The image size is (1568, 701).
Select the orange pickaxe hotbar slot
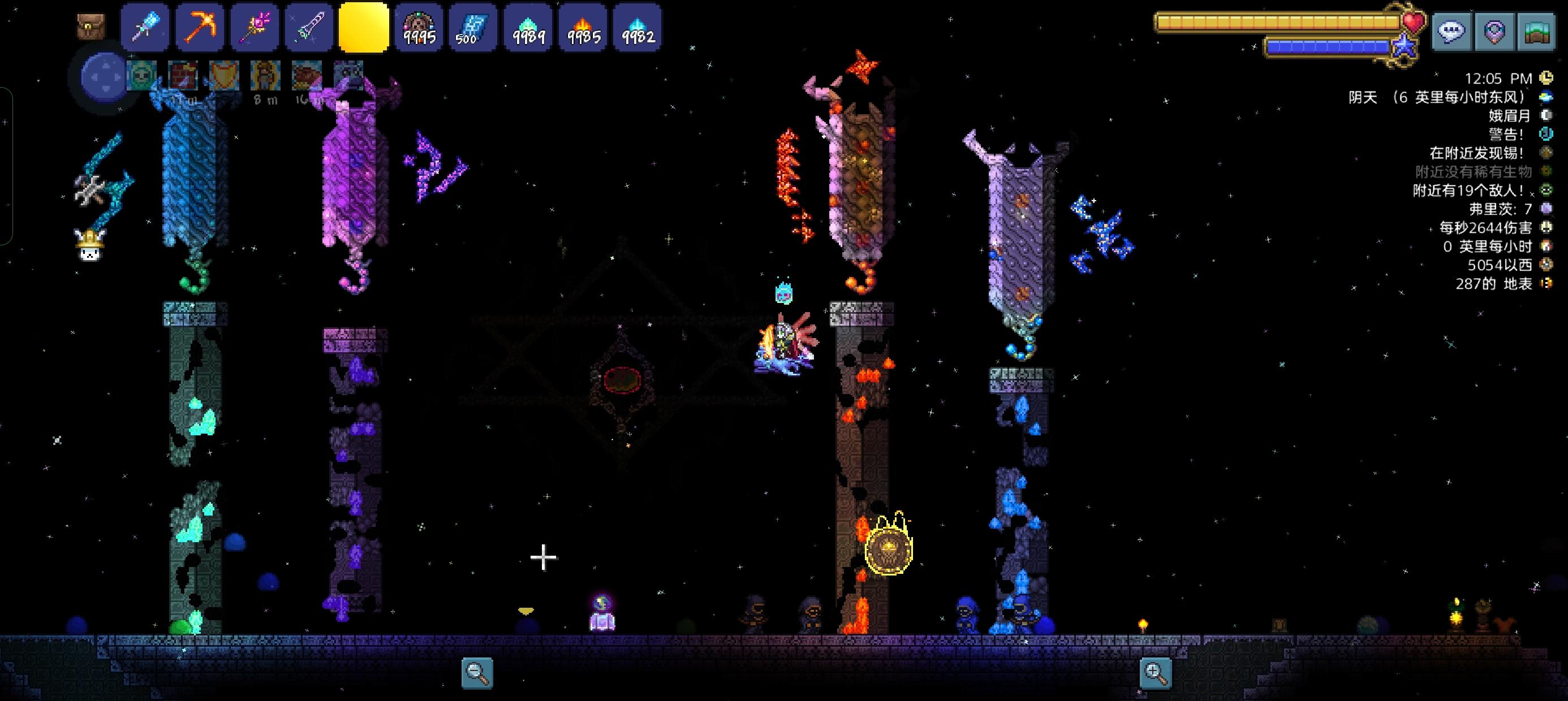tap(200, 27)
